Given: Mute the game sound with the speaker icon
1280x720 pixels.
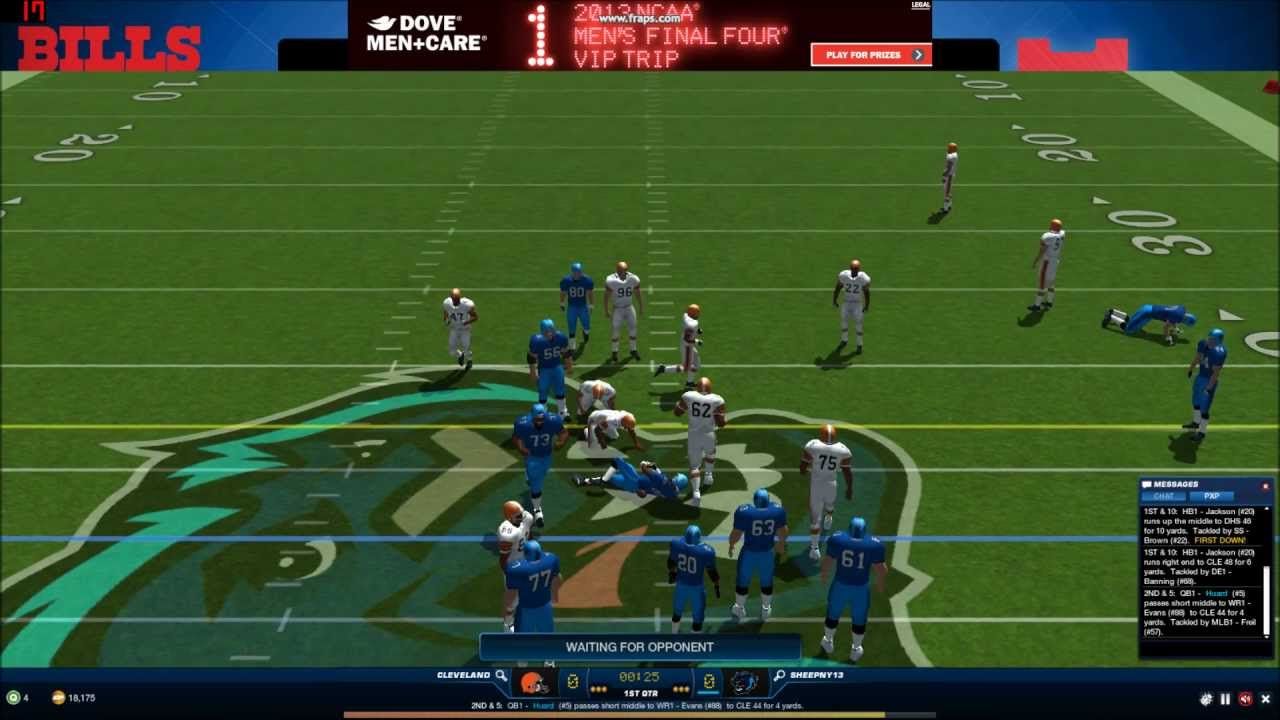Looking at the screenshot, I should (1246, 699).
